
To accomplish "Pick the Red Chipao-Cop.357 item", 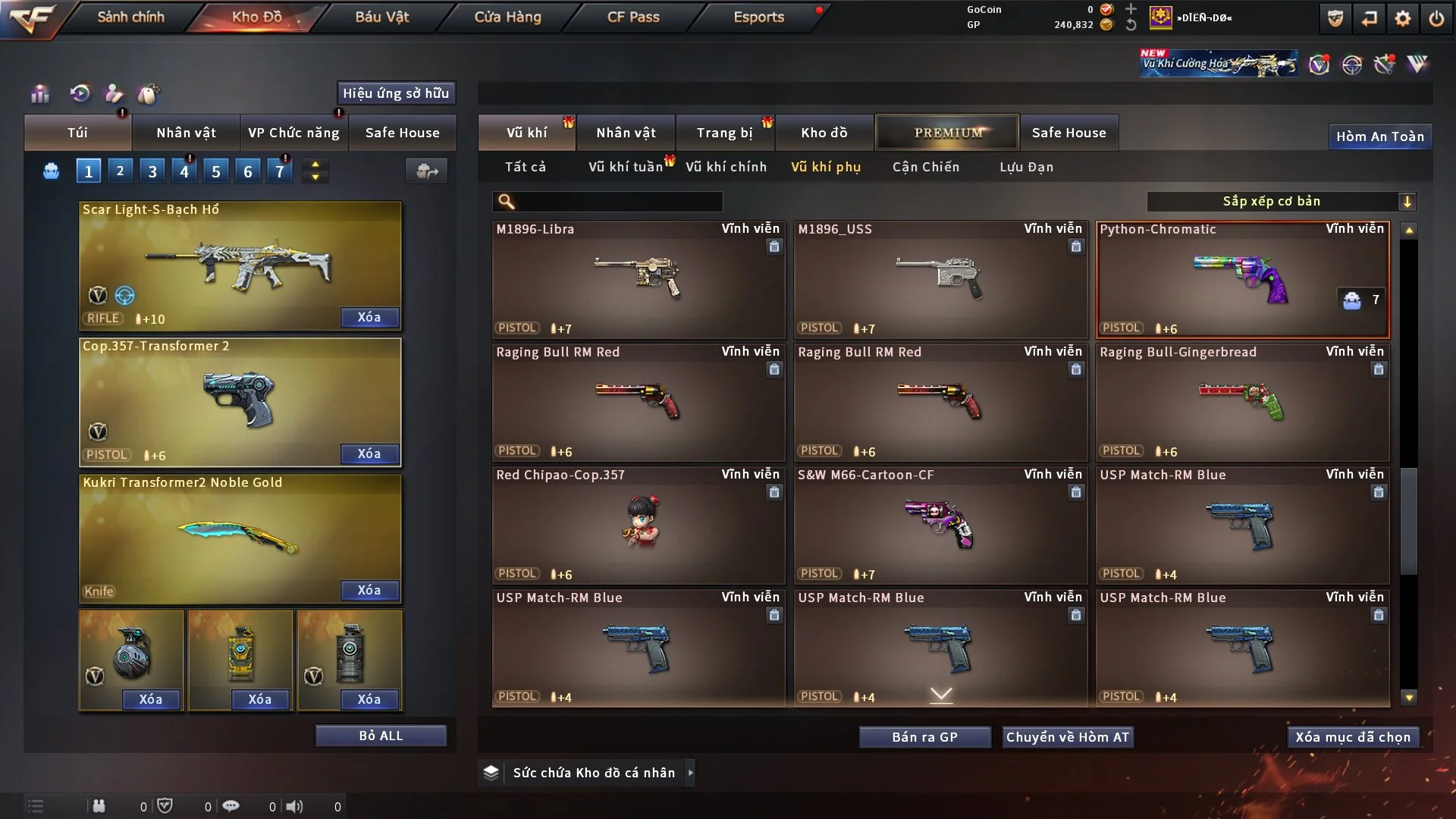I will (638, 525).
